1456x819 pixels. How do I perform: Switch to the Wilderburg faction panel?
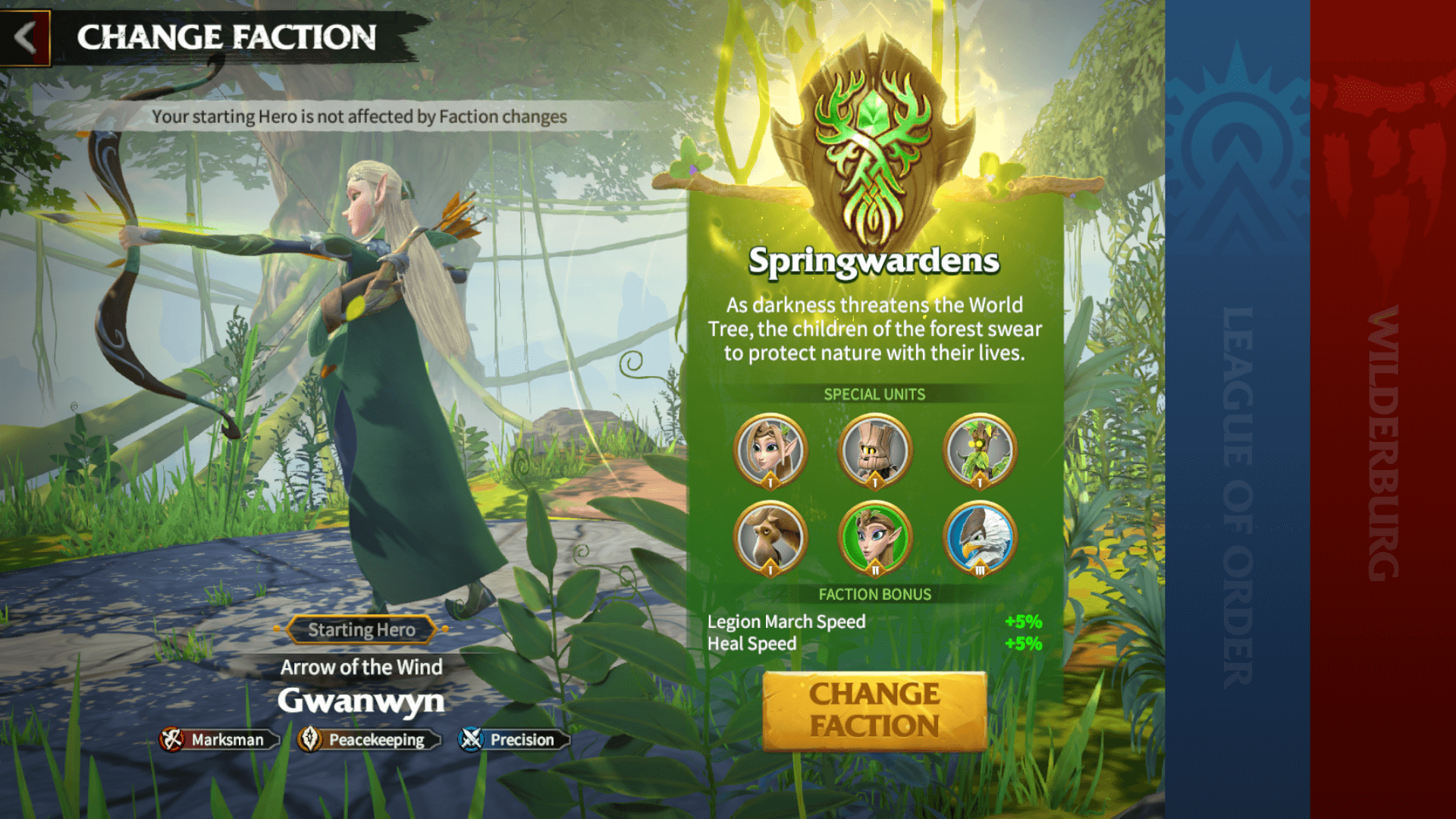click(1388, 409)
